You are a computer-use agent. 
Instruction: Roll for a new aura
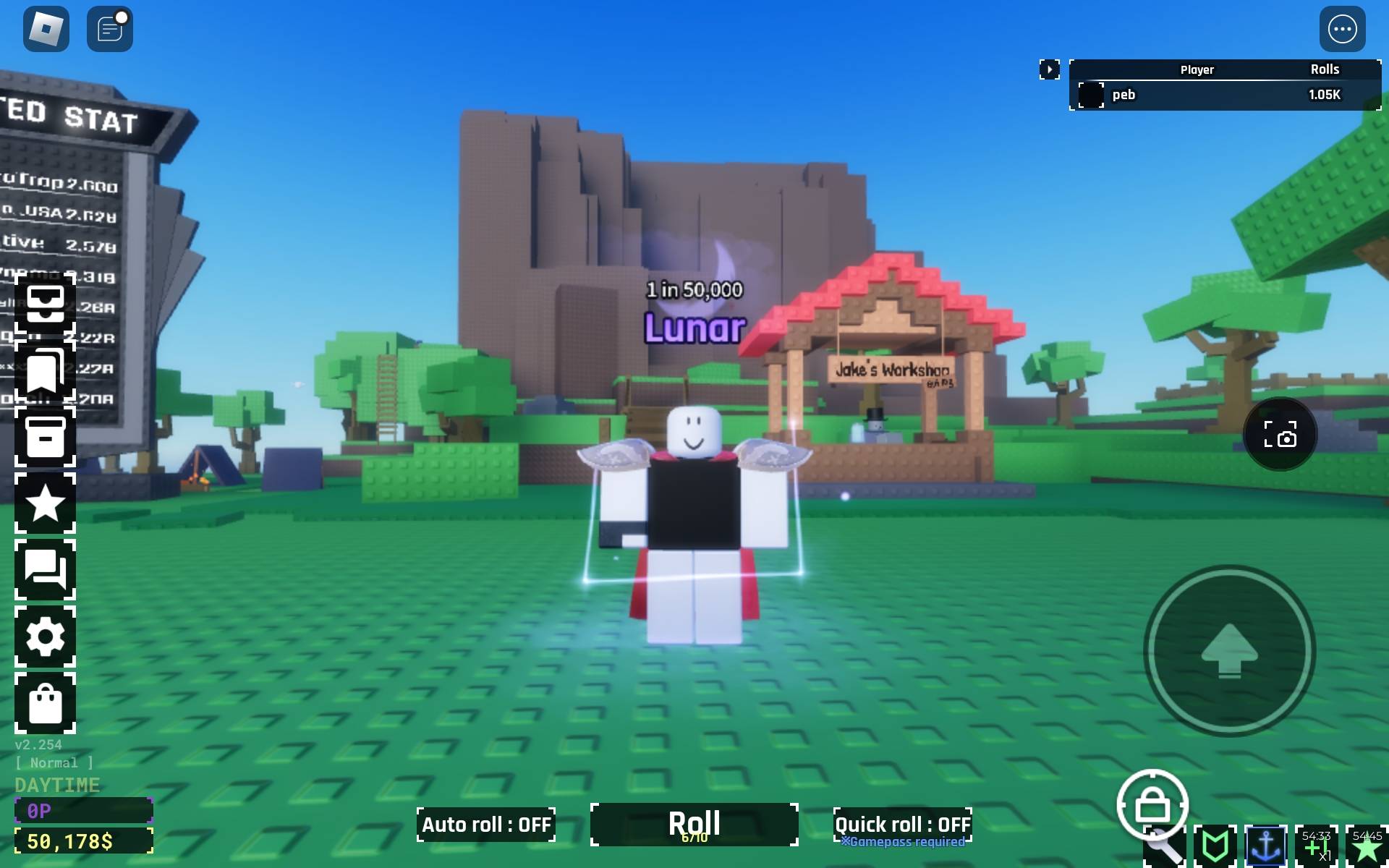pyautogui.click(x=694, y=824)
